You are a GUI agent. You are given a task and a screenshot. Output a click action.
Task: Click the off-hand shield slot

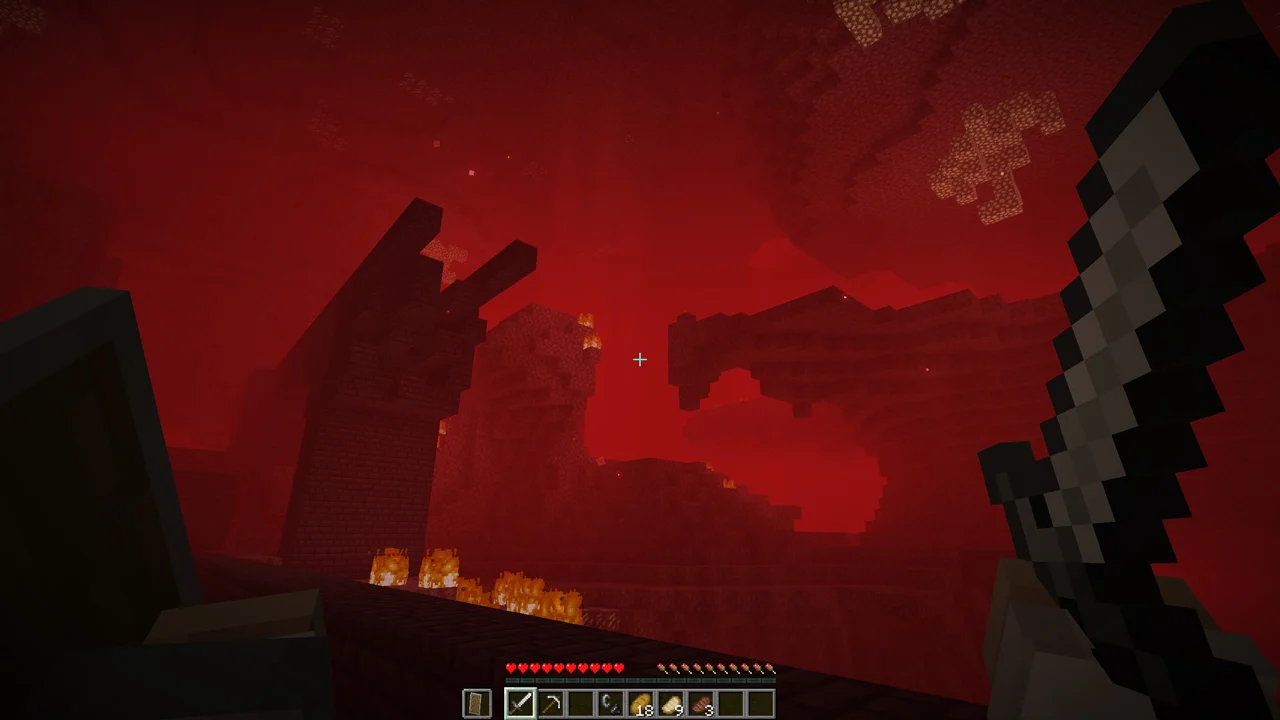tap(477, 704)
